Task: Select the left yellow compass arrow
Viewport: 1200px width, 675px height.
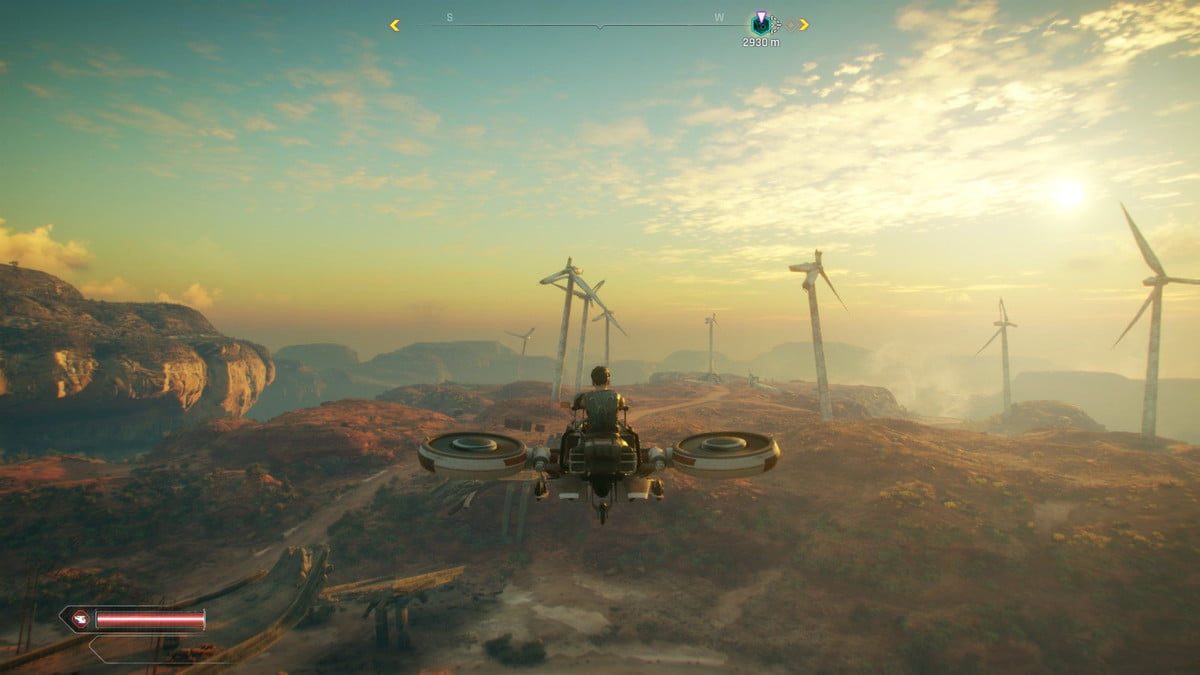Action: 395,25
